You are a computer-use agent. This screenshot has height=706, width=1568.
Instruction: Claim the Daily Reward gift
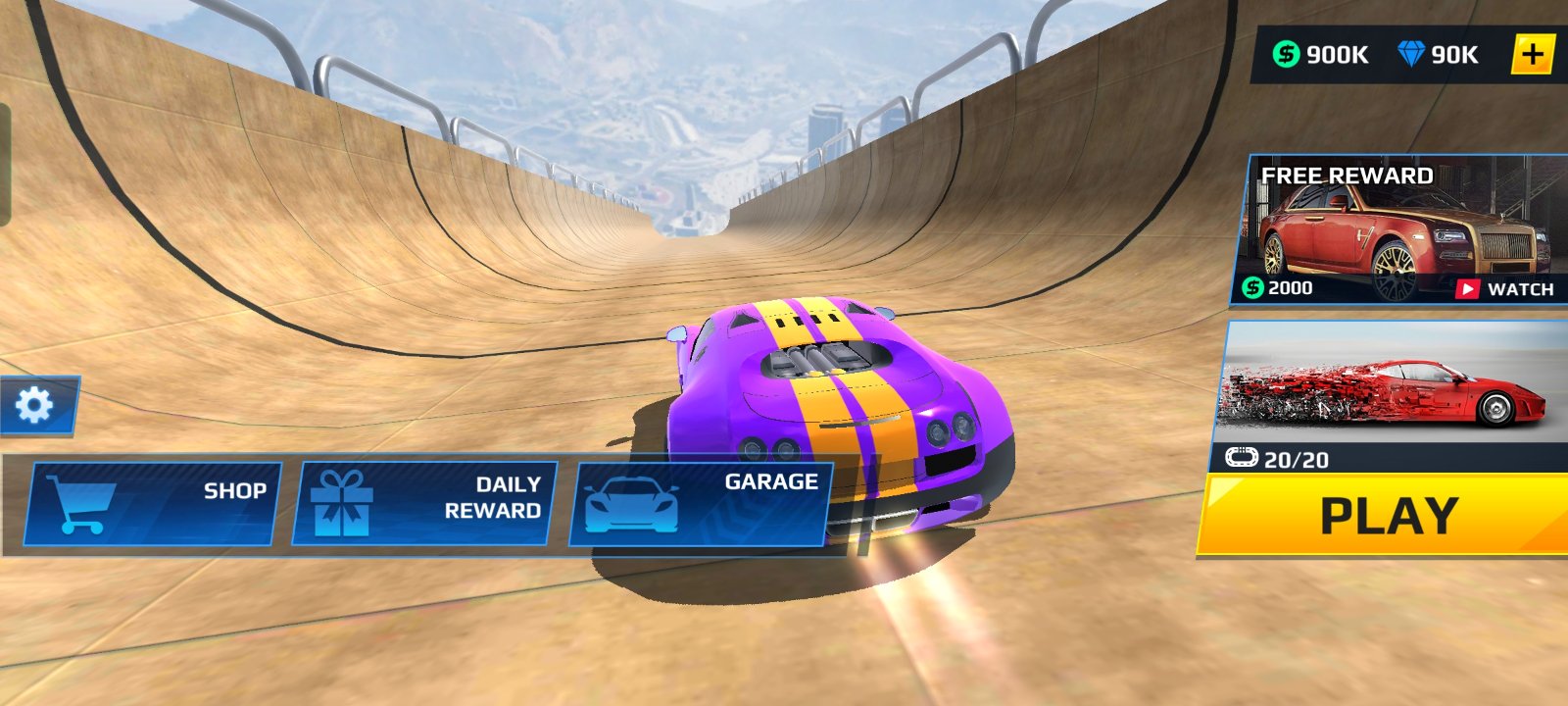click(426, 504)
